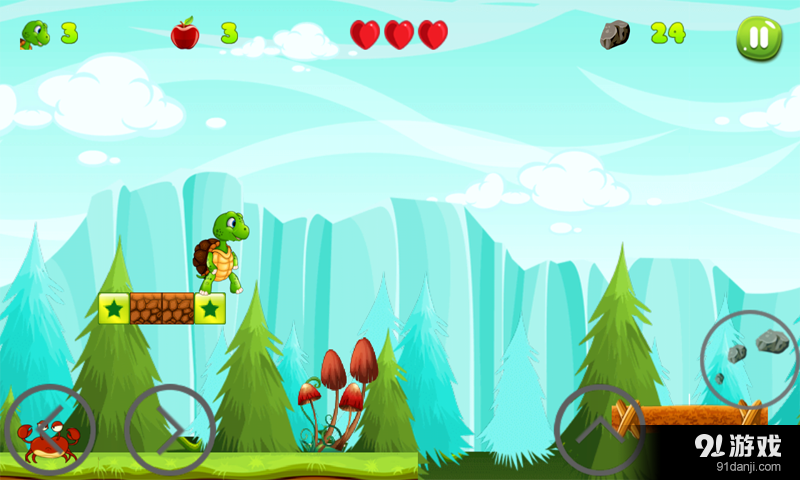
Task: Tap the move left arrow control
Action: [50, 430]
